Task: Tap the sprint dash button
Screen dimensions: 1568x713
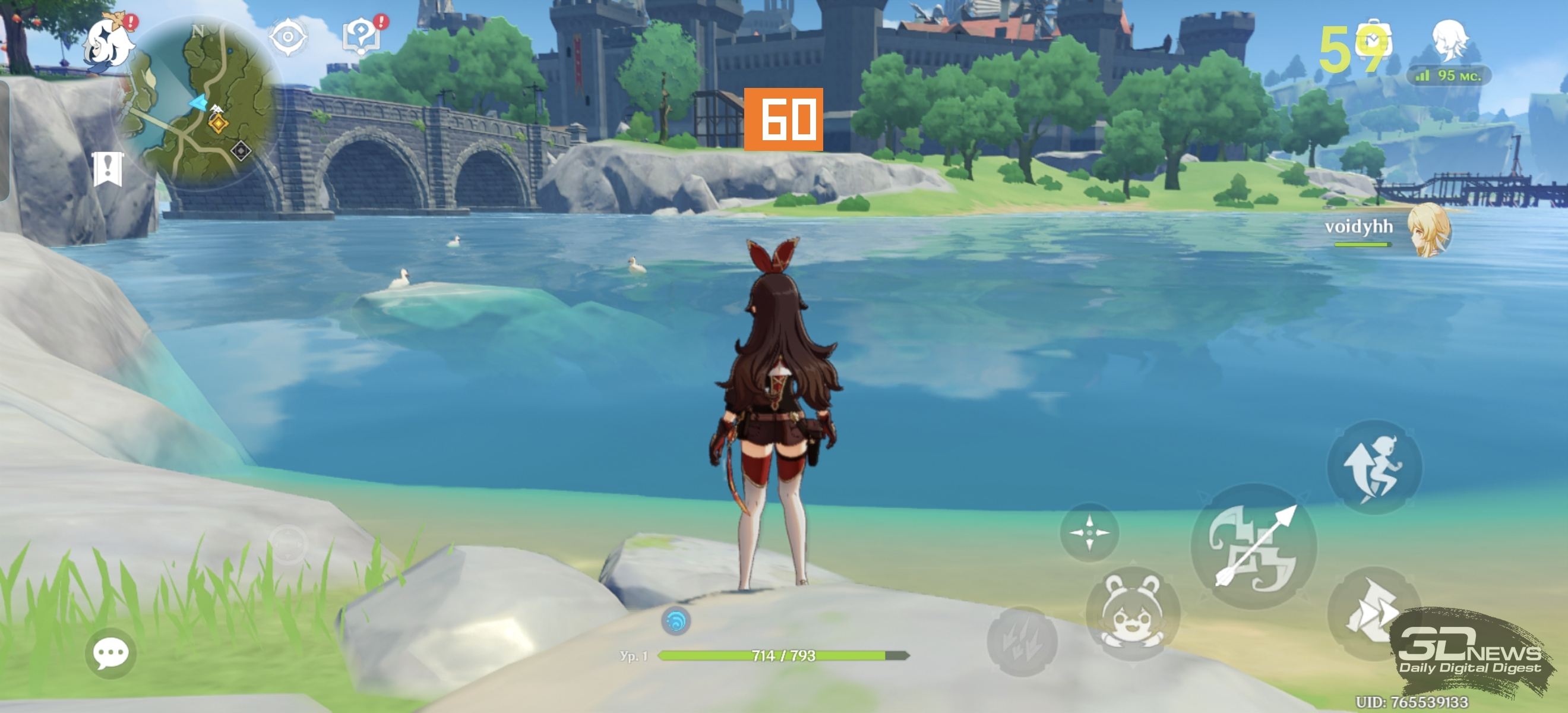Action: pos(1370,612)
